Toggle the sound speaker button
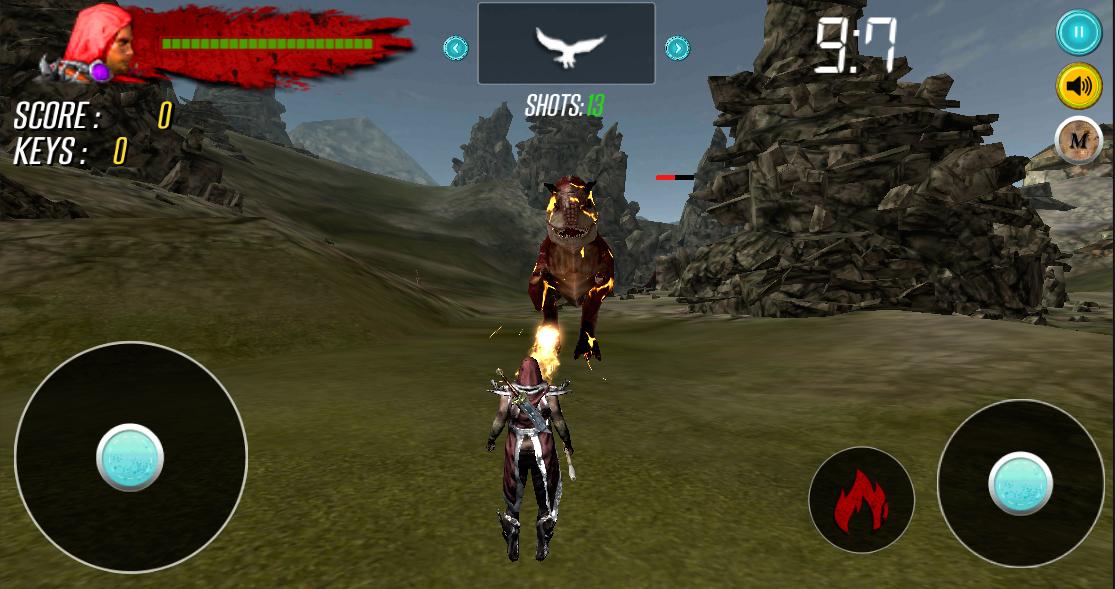Image resolution: width=1115 pixels, height=589 pixels. [1078, 87]
